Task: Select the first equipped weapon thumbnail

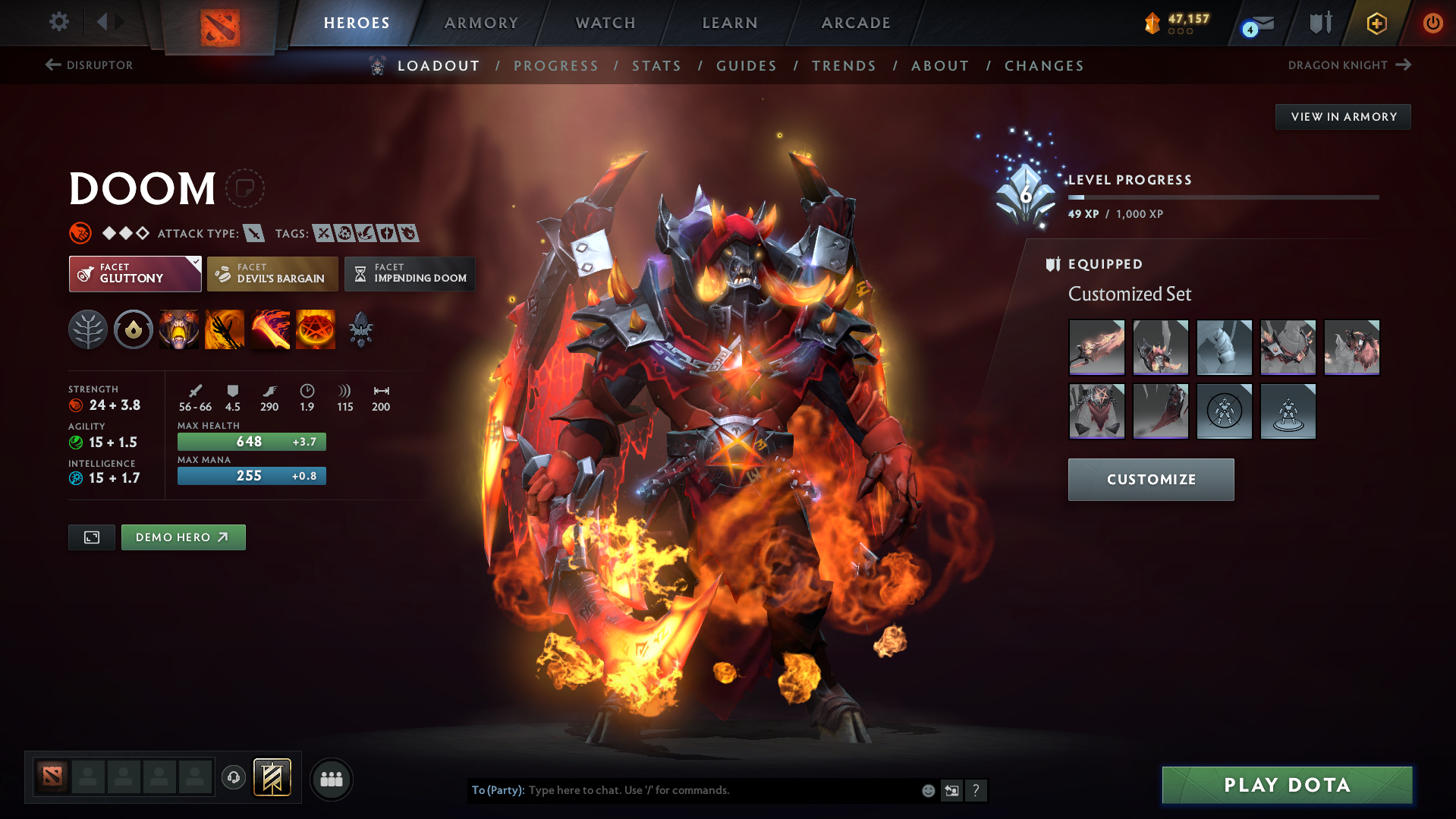Action: (x=1096, y=347)
